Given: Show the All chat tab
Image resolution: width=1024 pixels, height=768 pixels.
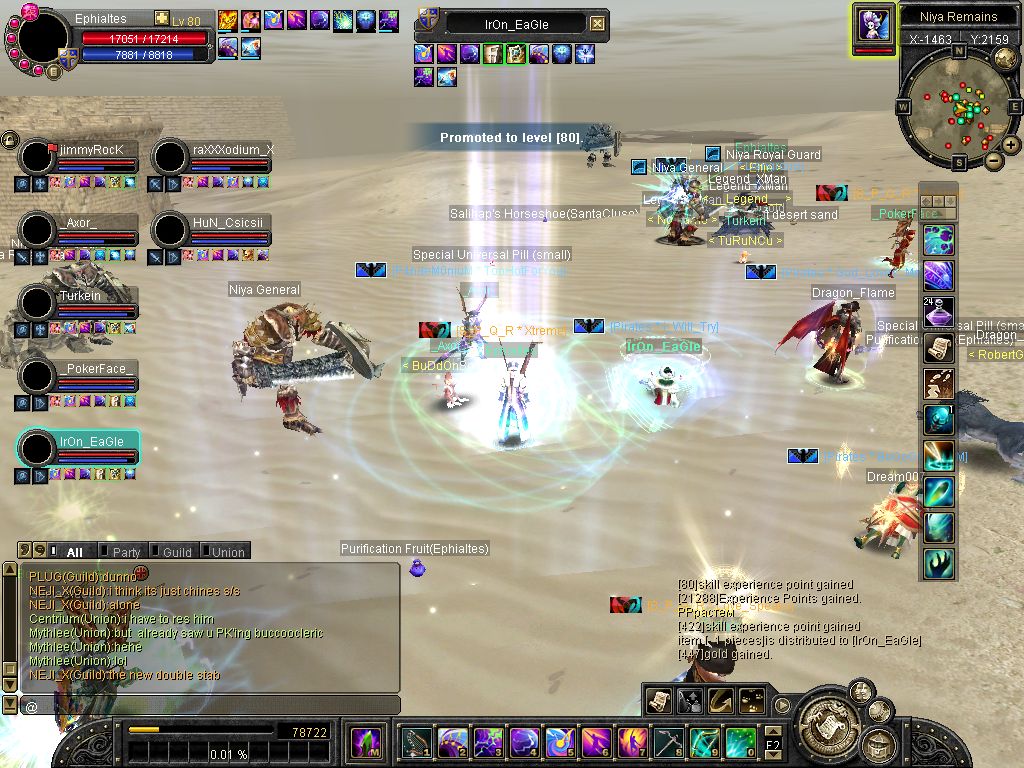Looking at the screenshot, I should (74, 551).
